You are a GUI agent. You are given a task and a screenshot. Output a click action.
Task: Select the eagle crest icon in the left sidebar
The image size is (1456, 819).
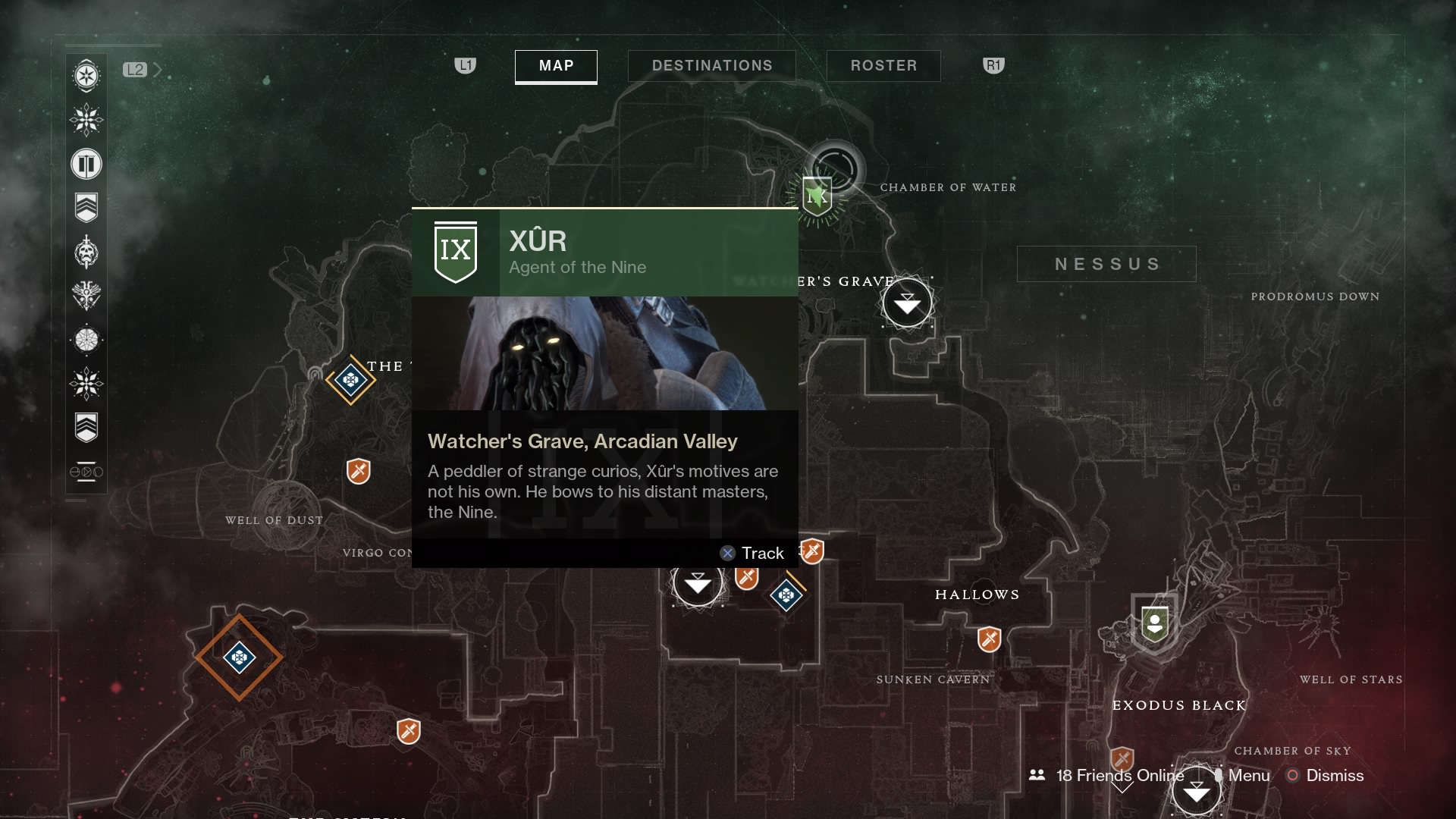(x=86, y=296)
